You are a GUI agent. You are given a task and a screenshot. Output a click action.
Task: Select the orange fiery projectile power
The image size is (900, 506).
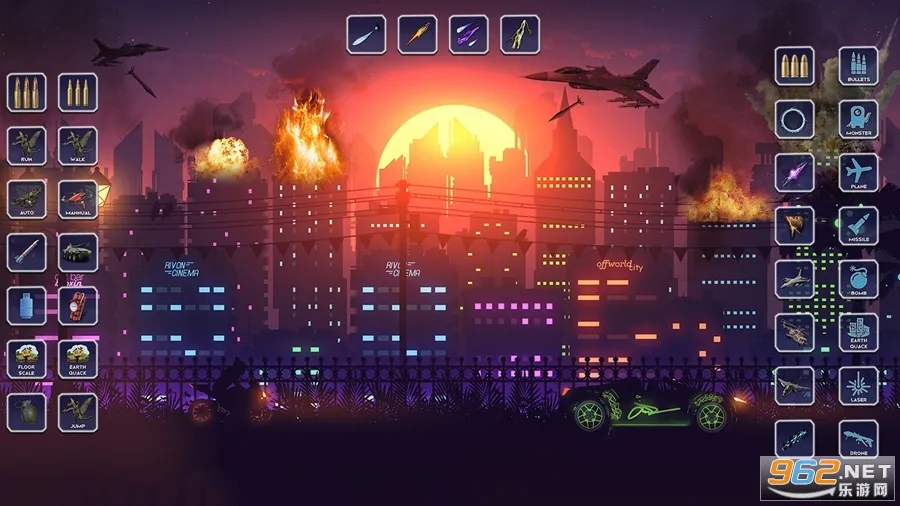(x=417, y=34)
